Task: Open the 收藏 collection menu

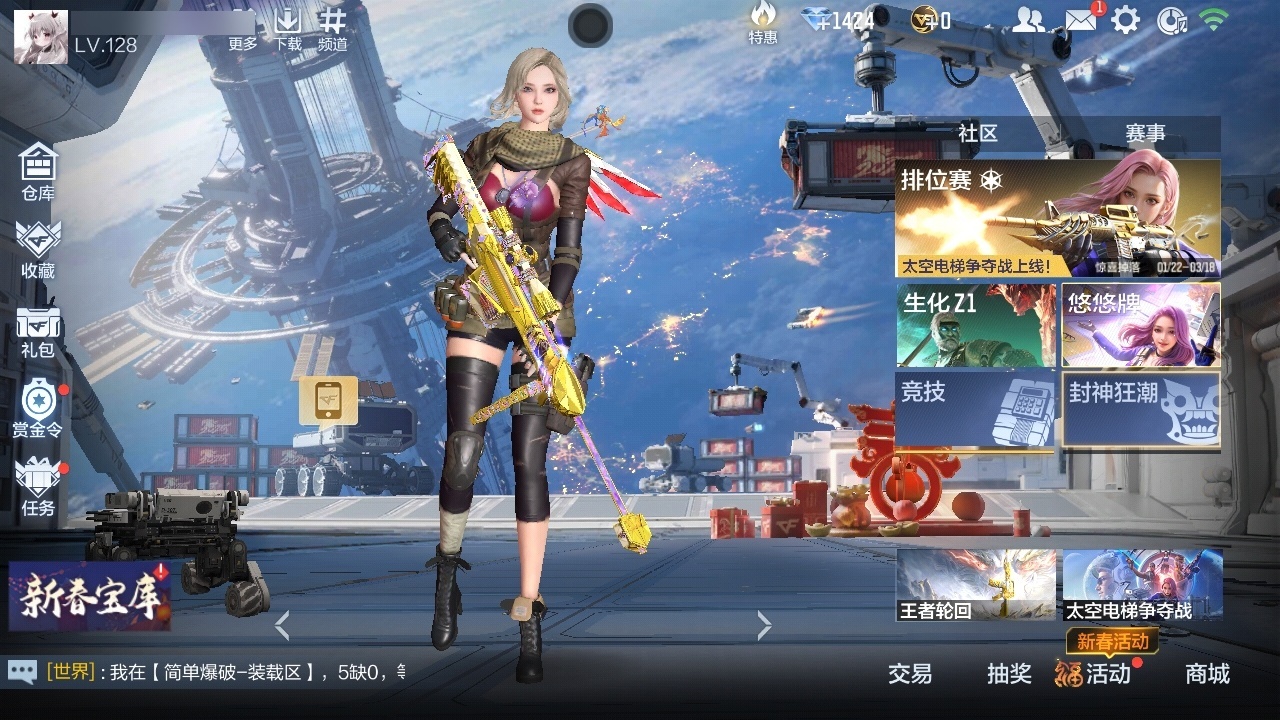Action: pyautogui.click(x=38, y=248)
